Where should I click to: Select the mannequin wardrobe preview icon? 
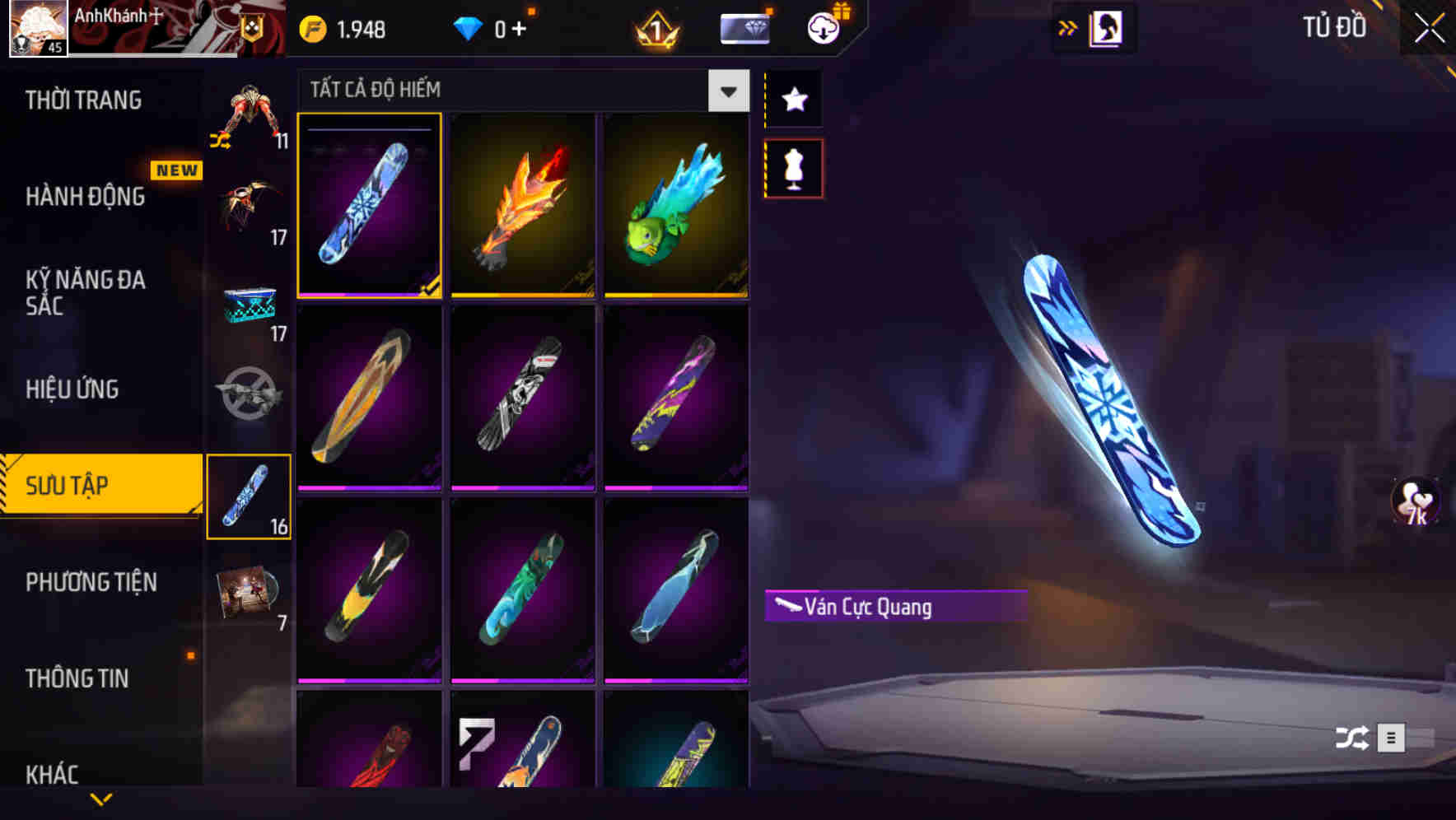[793, 167]
